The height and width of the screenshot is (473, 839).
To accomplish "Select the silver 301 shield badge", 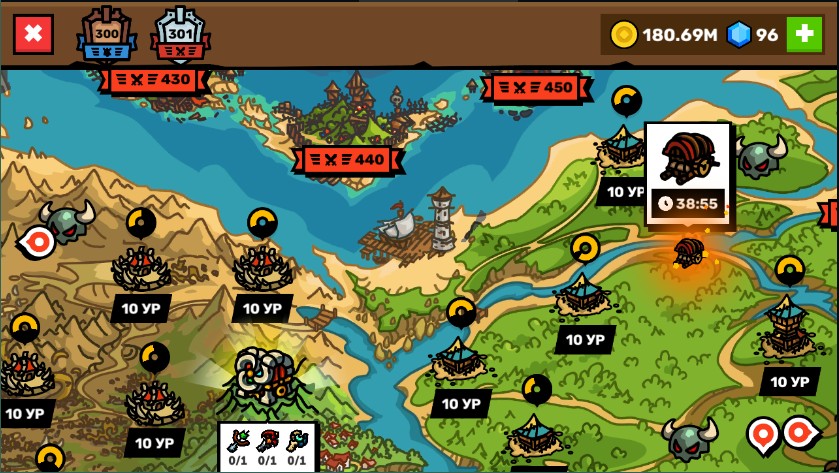I will pos(180,36).
